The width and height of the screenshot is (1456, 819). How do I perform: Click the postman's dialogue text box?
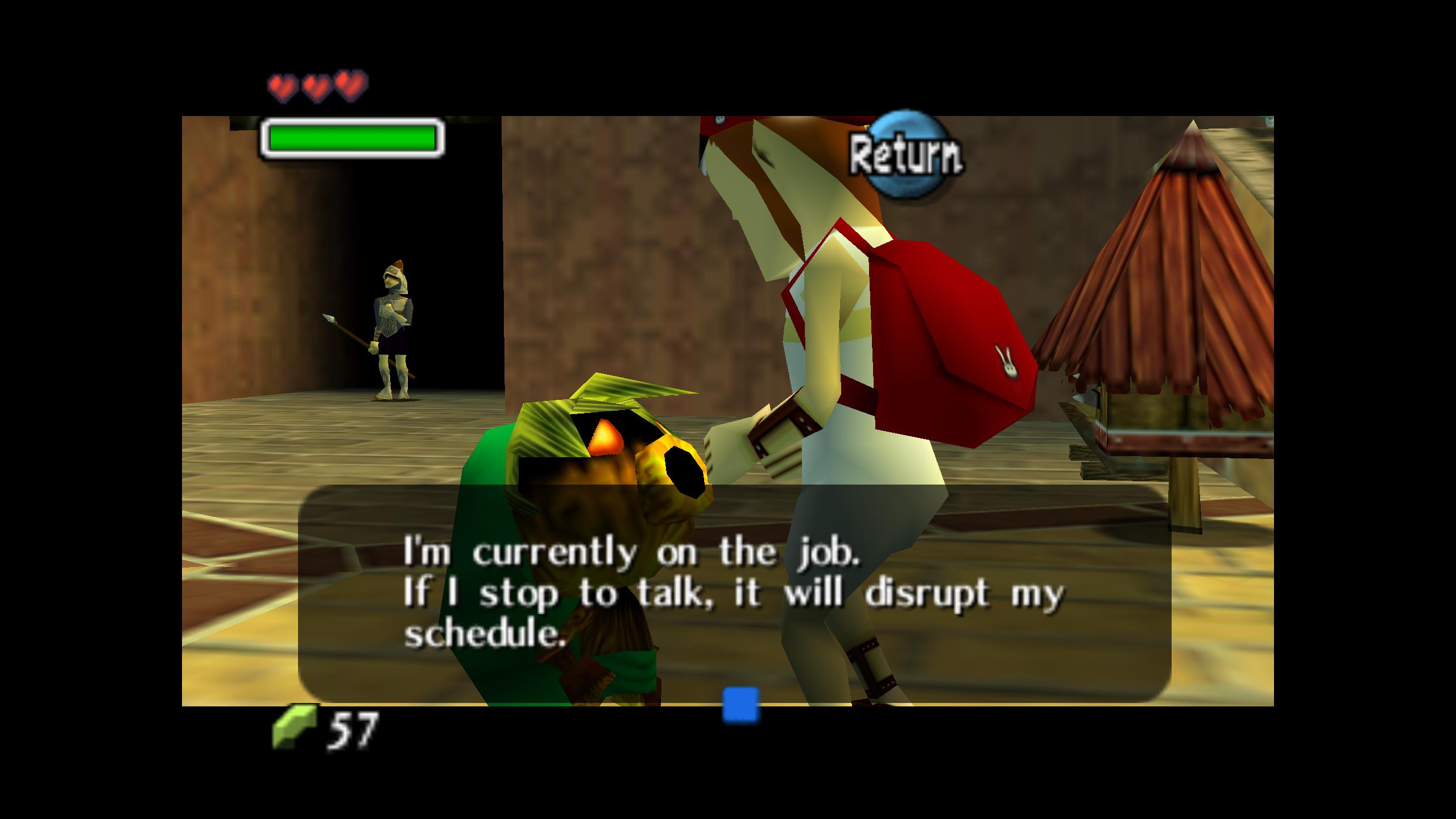click(x=734, y=592)
